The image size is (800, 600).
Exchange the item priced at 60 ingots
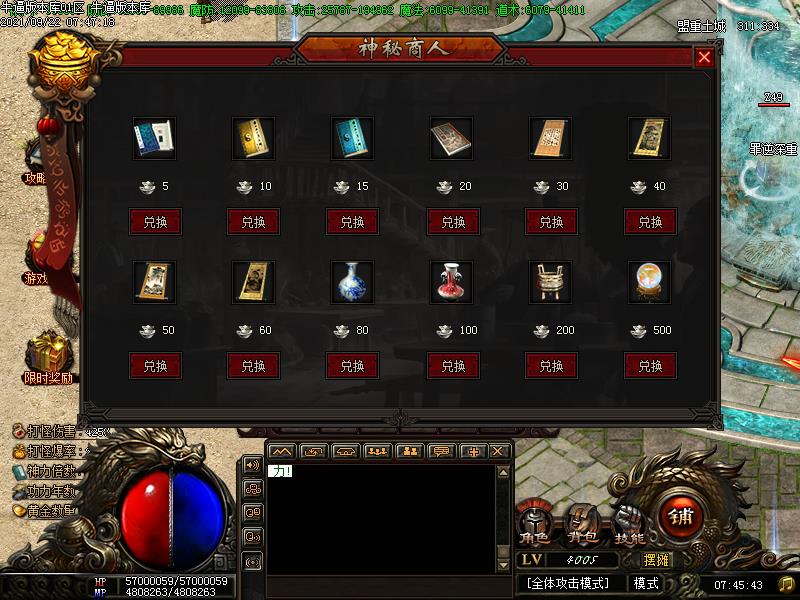[x=254, y=366]
